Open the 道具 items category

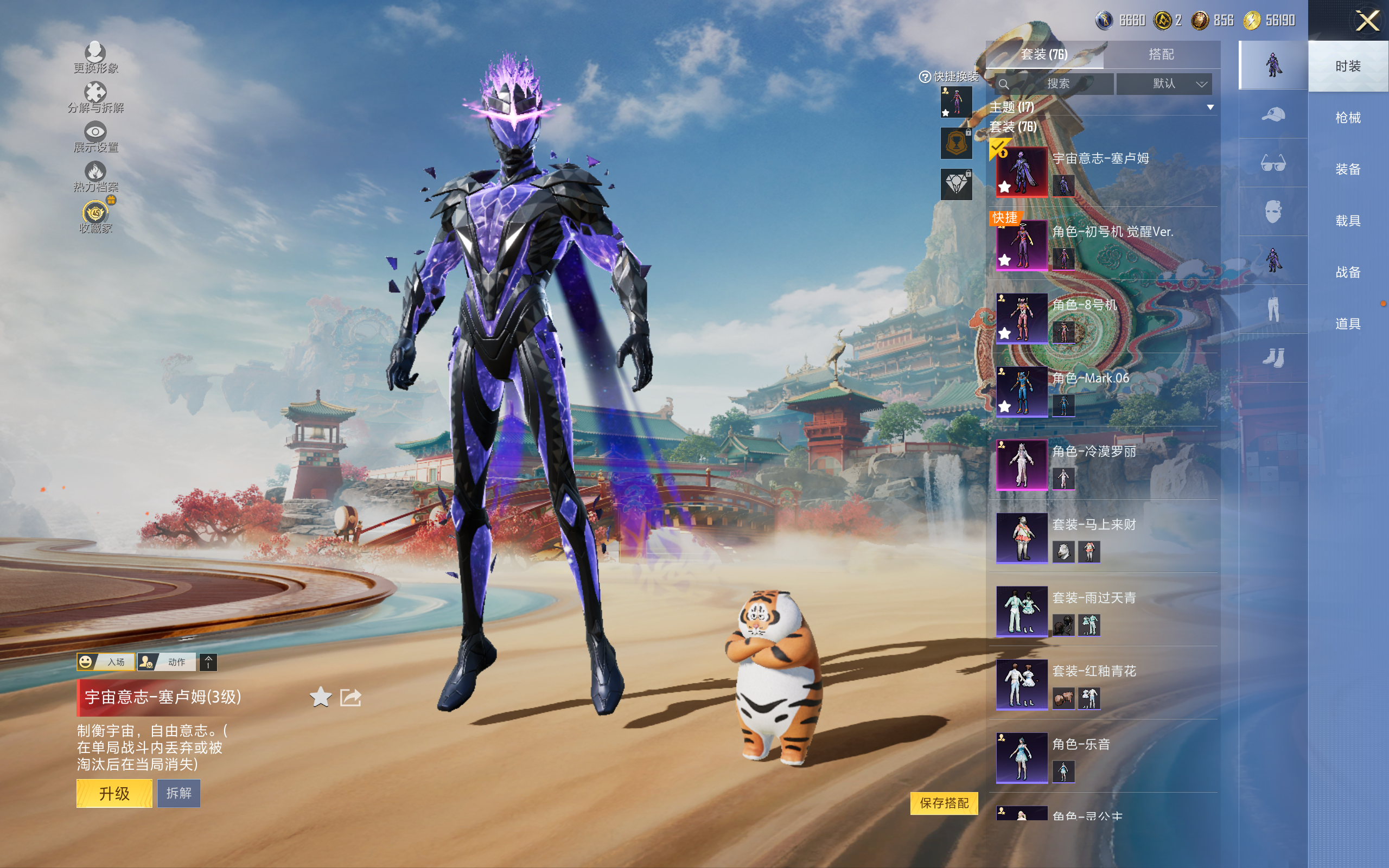point(1347,324)
